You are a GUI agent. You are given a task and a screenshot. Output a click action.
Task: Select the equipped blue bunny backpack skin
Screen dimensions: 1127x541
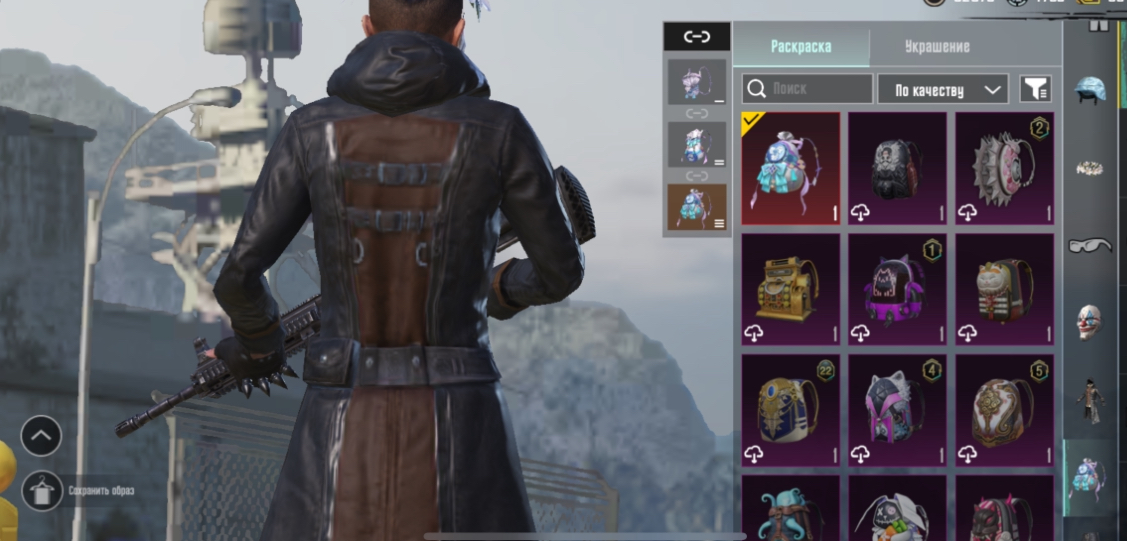(x=791, y=168)
